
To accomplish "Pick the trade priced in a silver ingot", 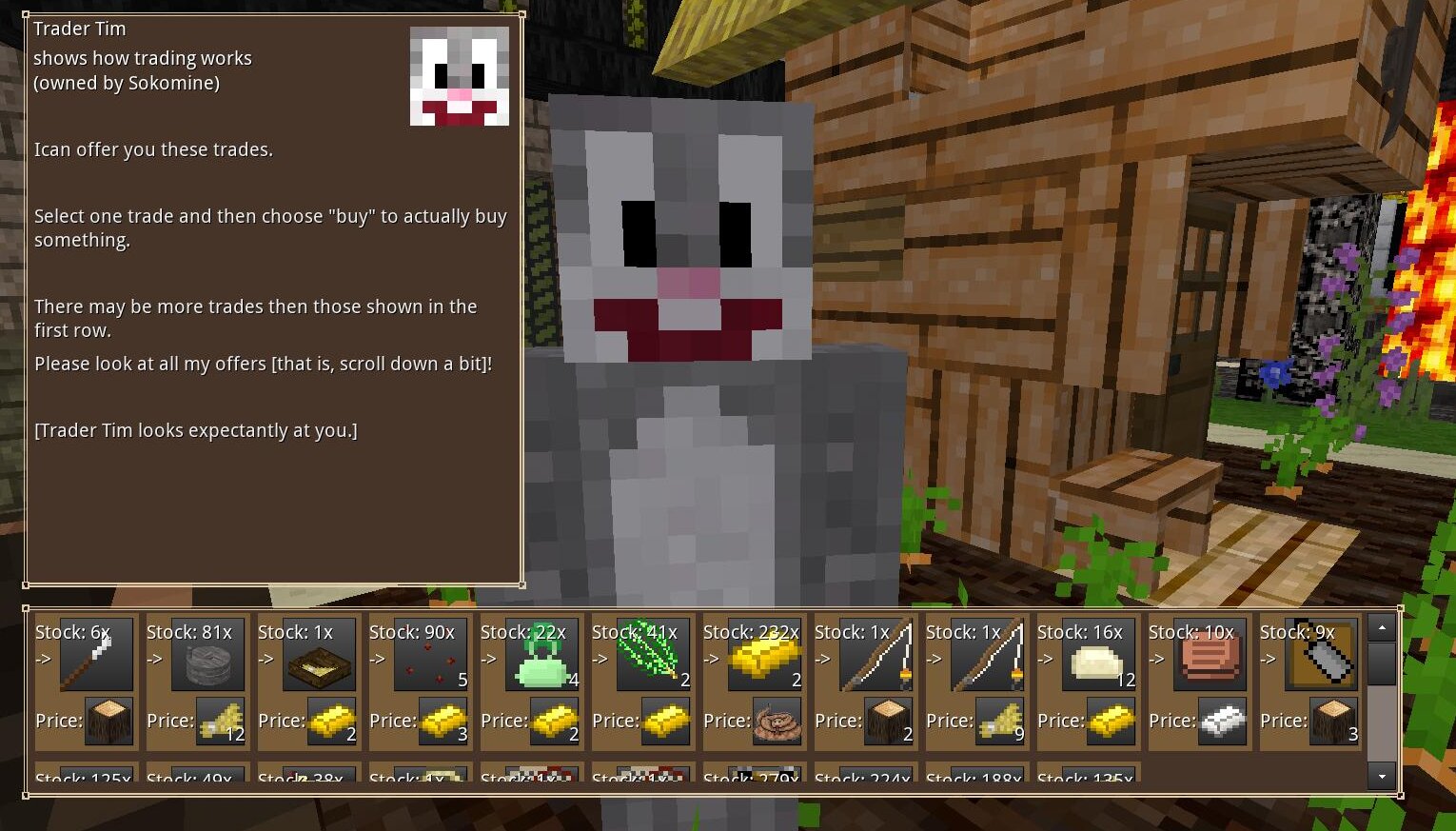I will pyautogui.click(x=1210, y=655).
